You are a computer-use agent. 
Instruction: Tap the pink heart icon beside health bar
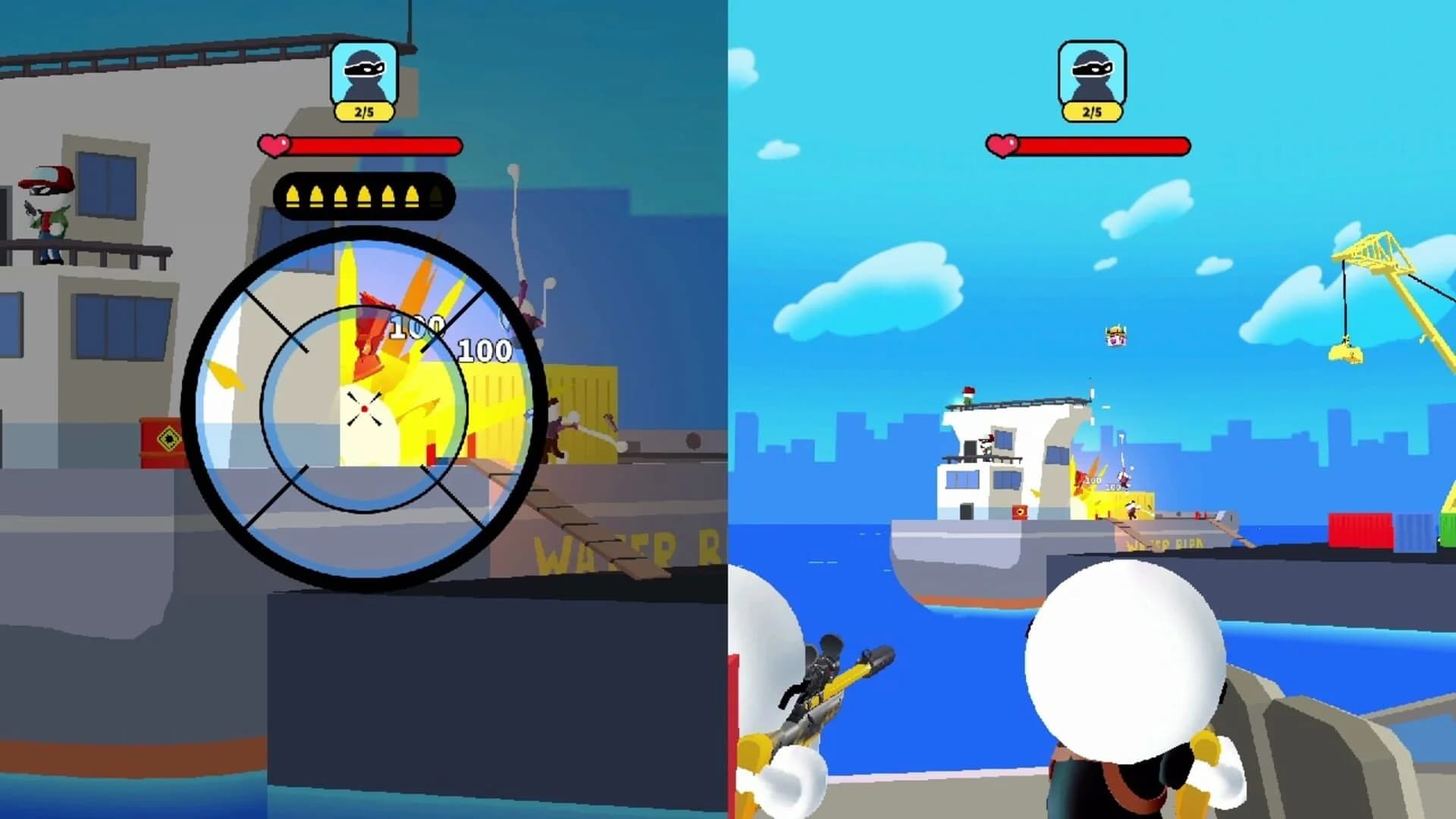pyautogui.click(x=275, y=144)
